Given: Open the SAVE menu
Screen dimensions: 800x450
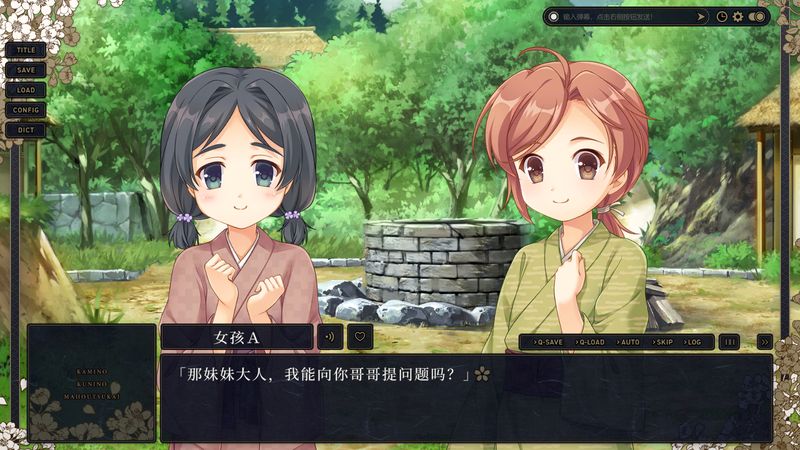Looking at the screenshot, I should [x=26, y=69].
